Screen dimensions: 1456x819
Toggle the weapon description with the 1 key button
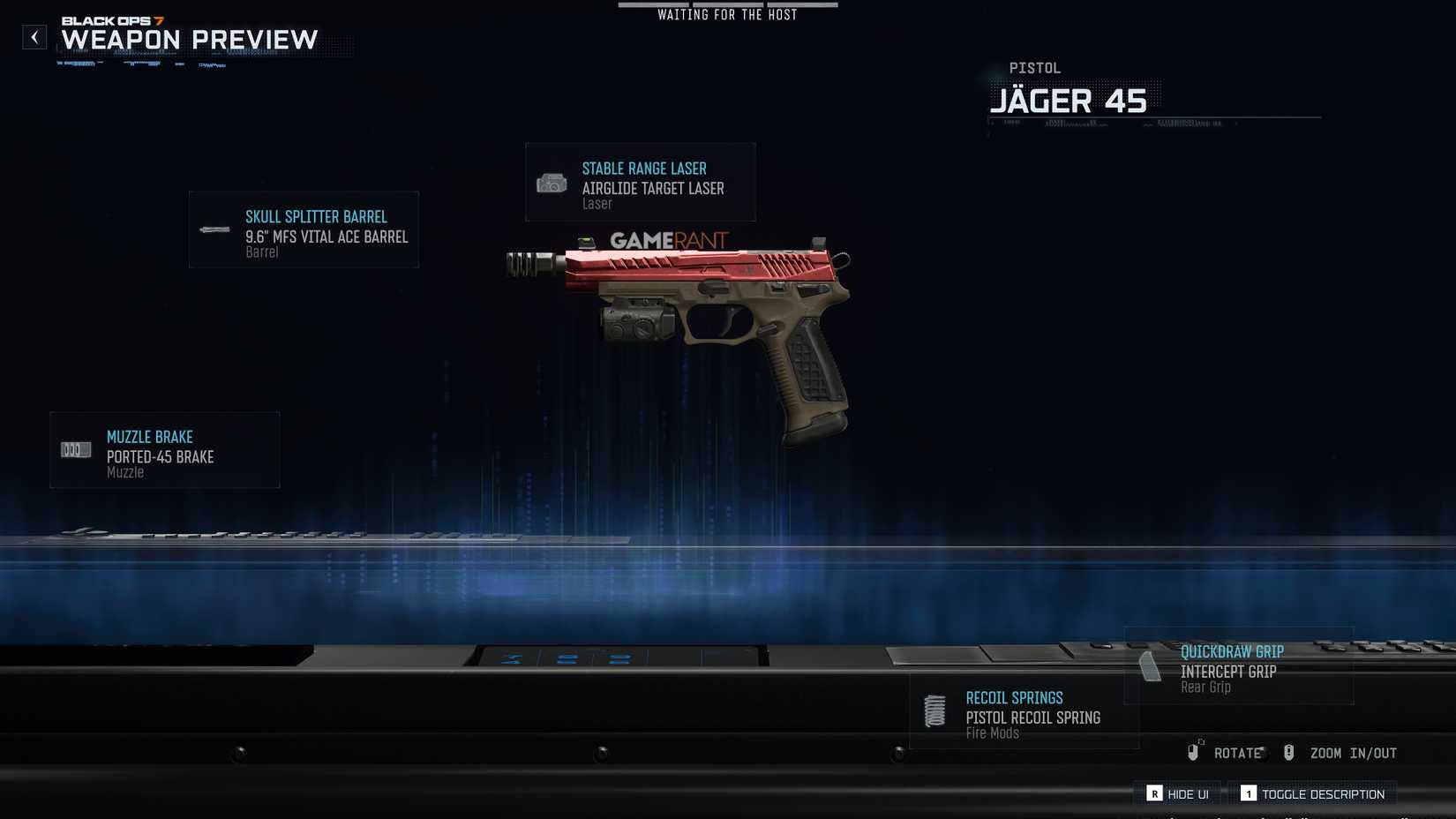[x=1249, y=793]
